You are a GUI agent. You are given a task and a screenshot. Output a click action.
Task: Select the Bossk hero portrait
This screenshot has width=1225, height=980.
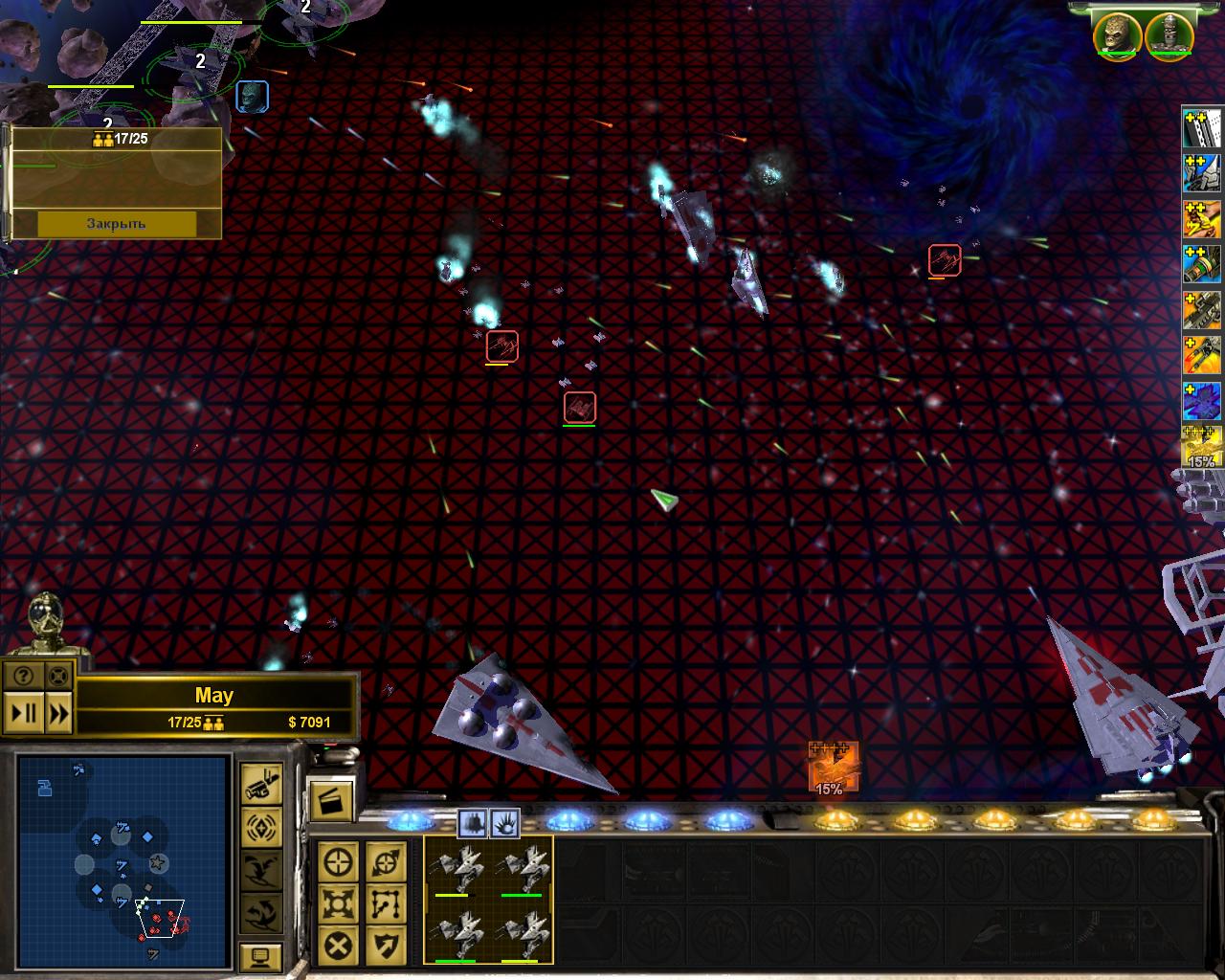[1117, 34]
